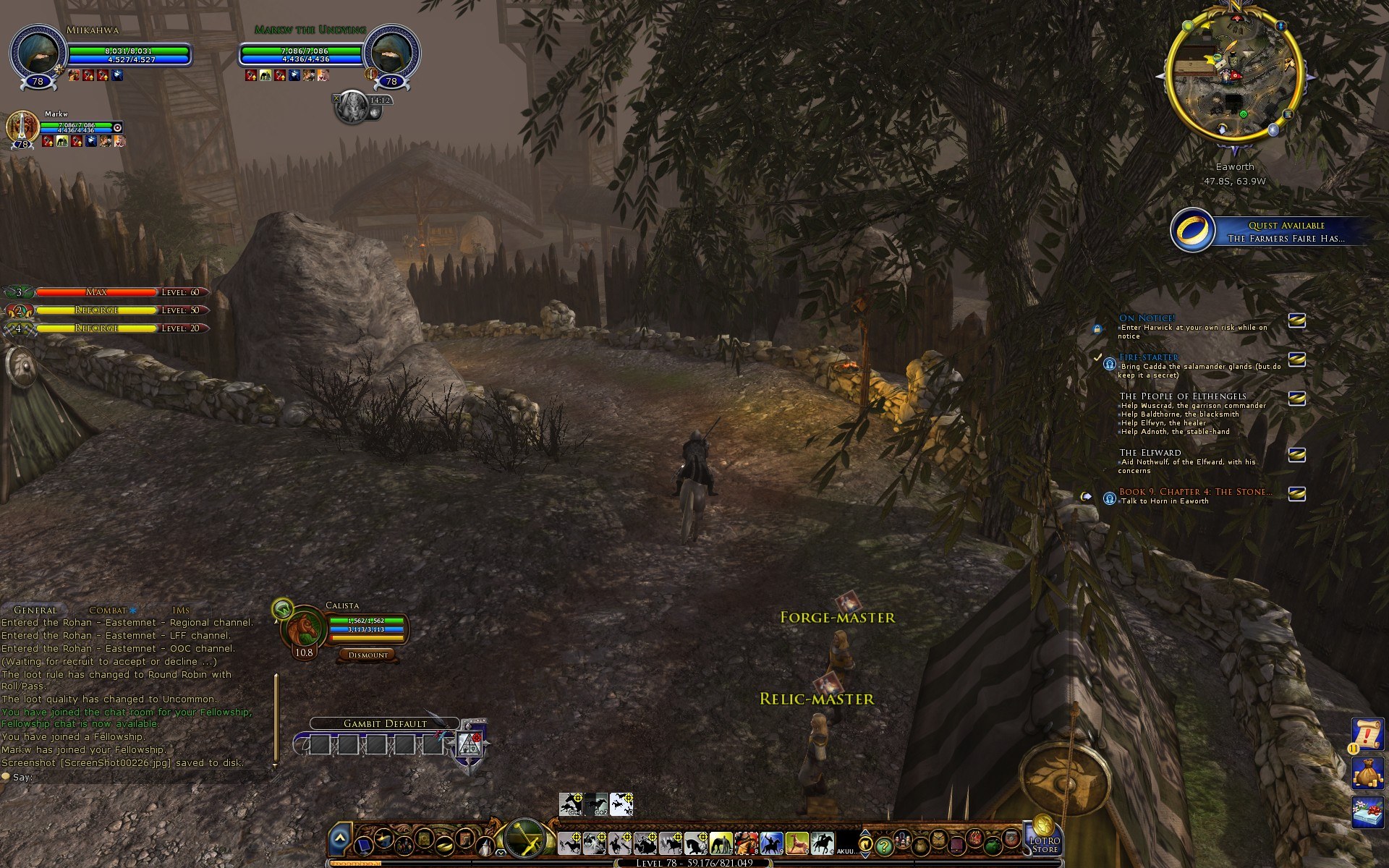Open the Fire-starter quest entry
This screenshot has width=1389, height=868.
(x=1148, y=357)
